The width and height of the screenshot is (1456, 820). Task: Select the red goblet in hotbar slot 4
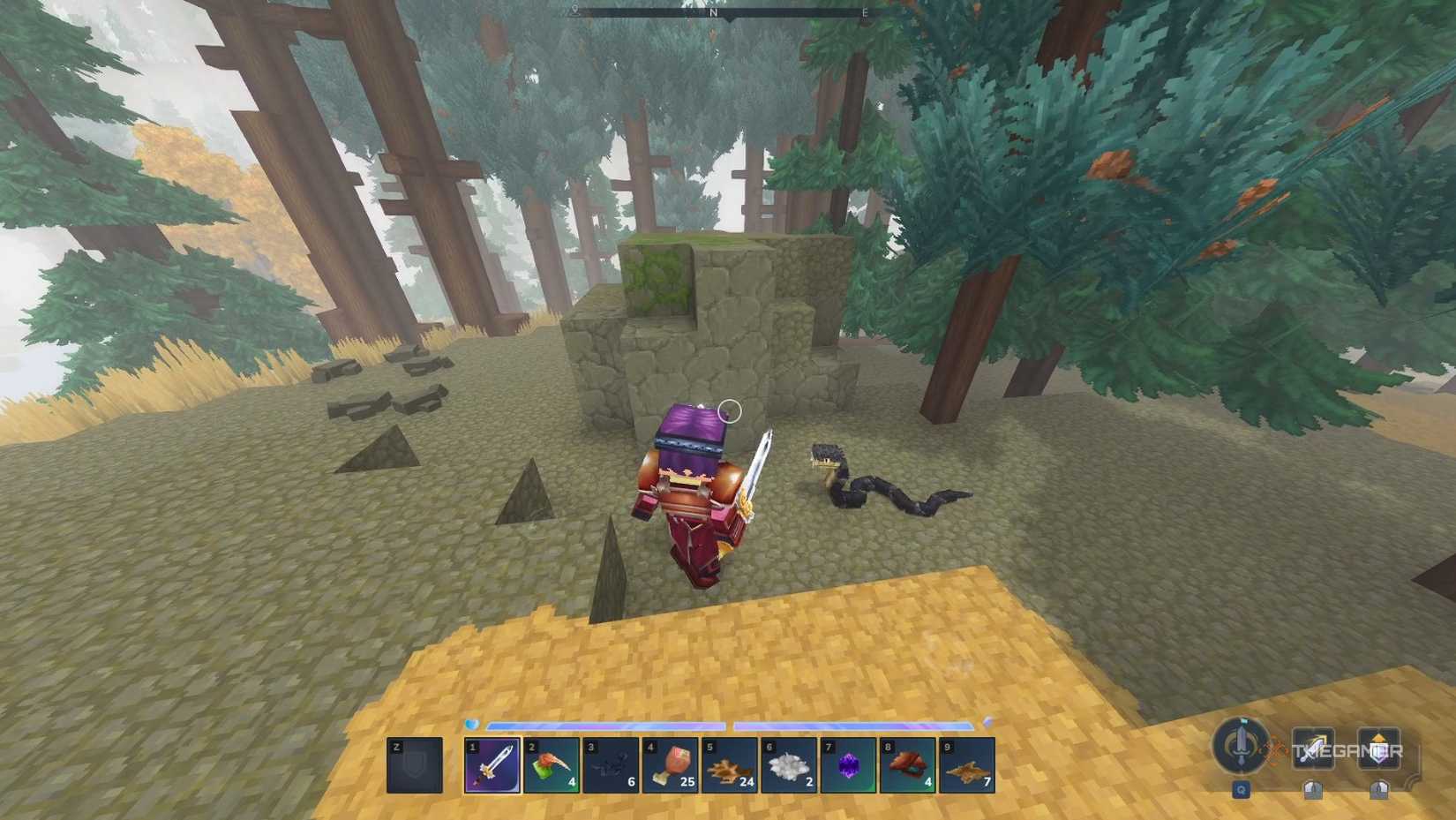click(x=670, y=770)
